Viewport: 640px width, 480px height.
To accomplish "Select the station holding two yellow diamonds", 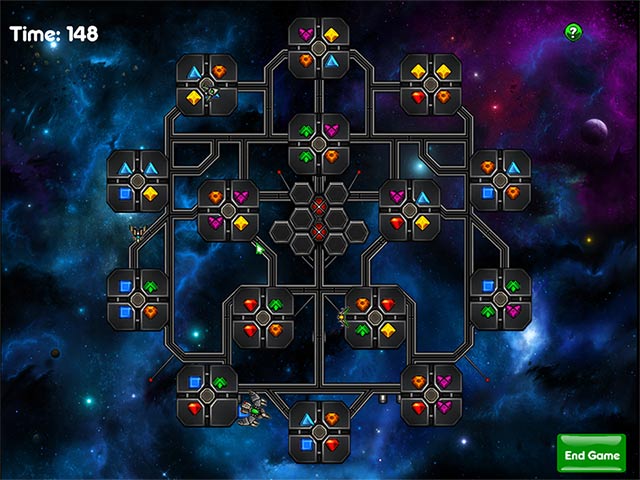I will tap(431, 85).
